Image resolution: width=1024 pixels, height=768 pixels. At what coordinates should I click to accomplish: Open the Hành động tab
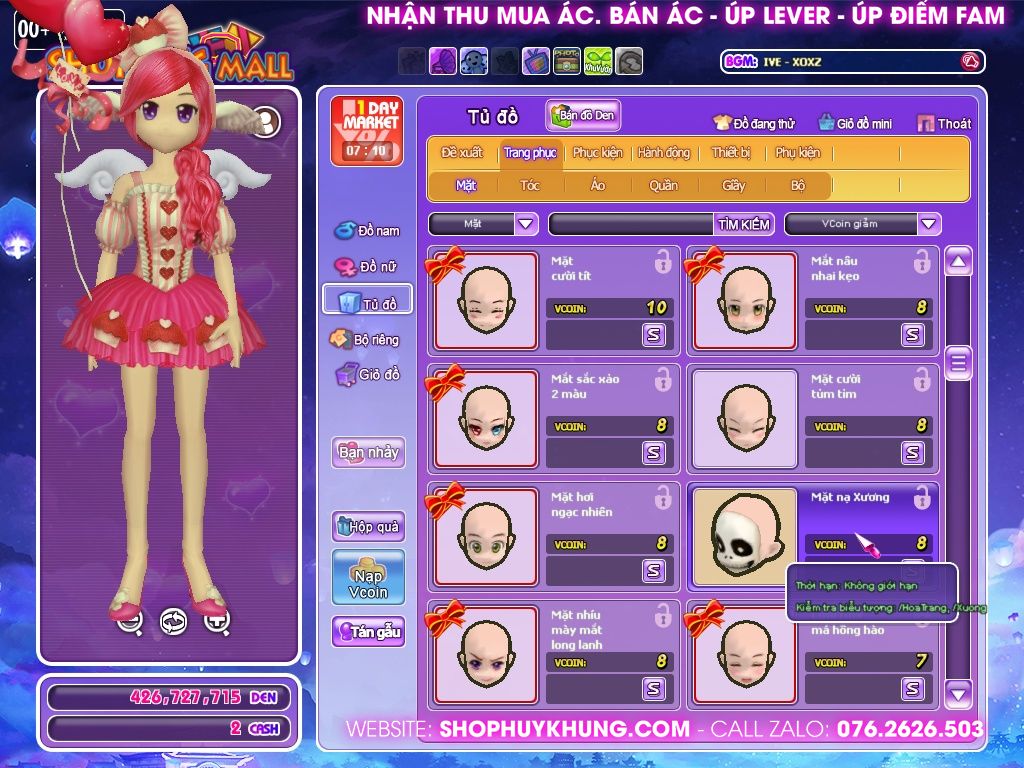(664, 153)
